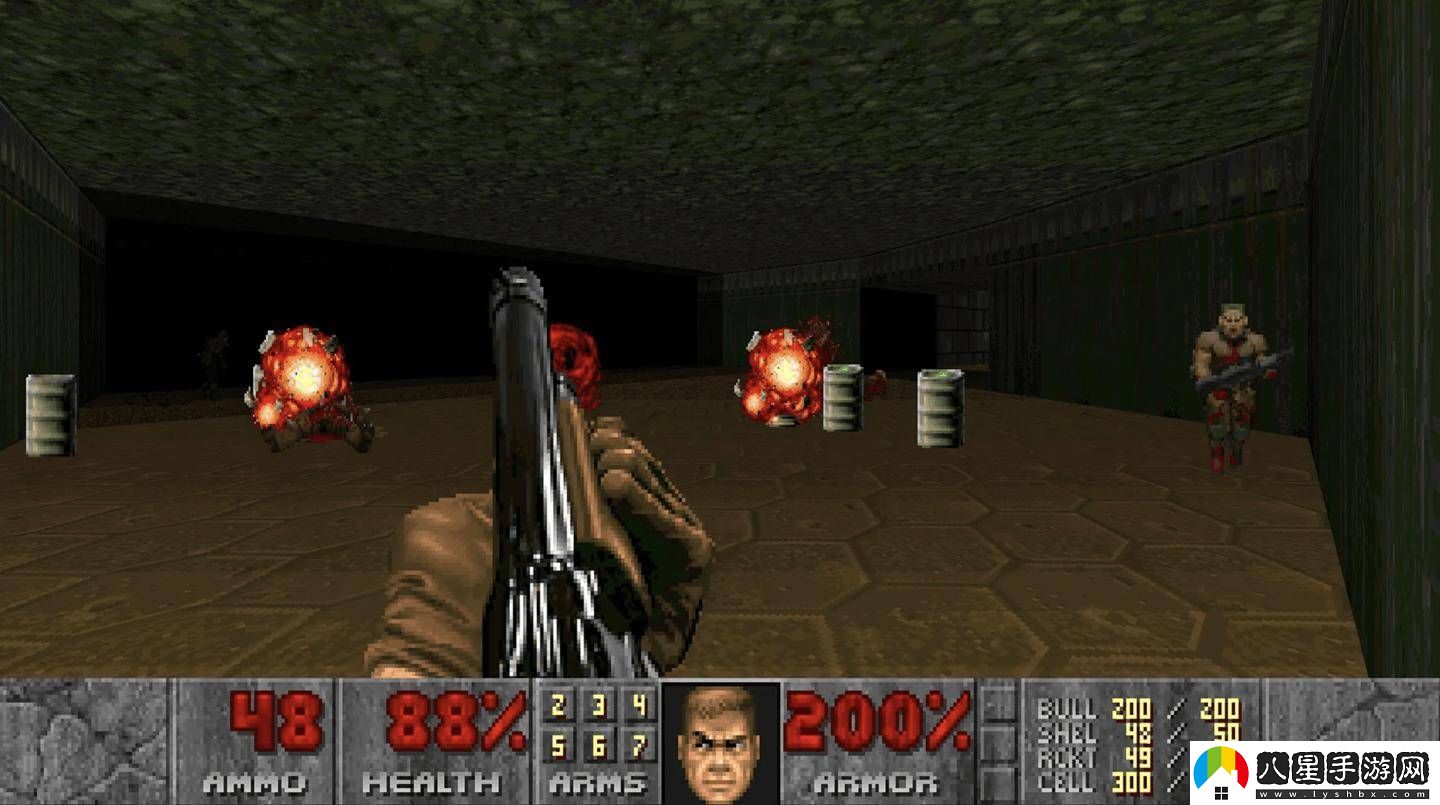Choose weapon number 7 in the ARMS panel
Screen dimensions: 1440x805
point(638,746)
